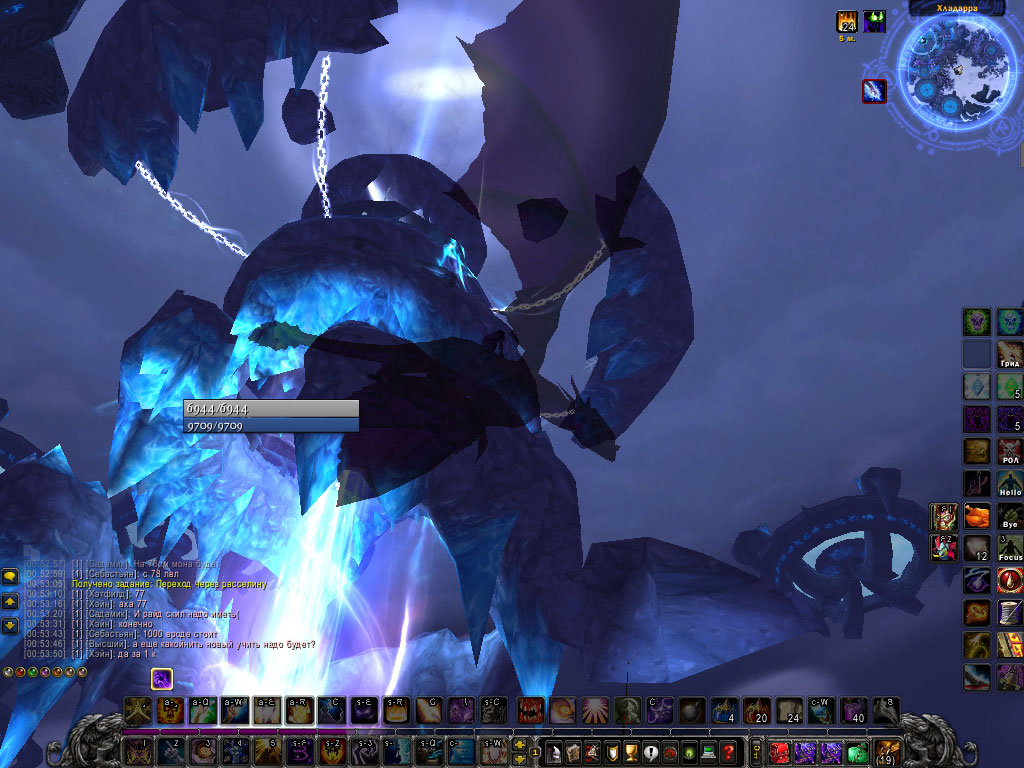Activate the Грид macro button
Screen dimensions: 1024x768
pos(1009,354)
